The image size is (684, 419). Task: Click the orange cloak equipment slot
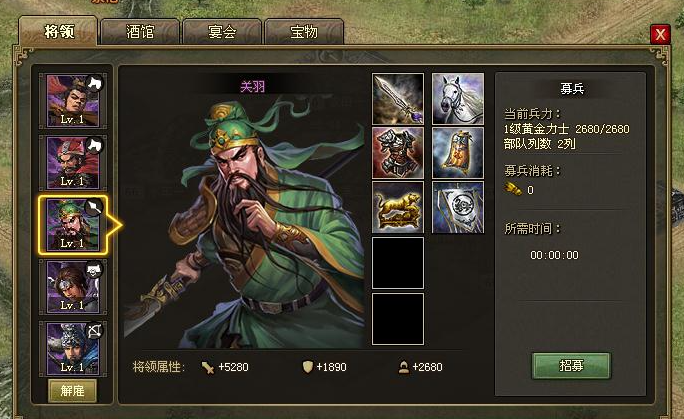click(x=458, y=153)
